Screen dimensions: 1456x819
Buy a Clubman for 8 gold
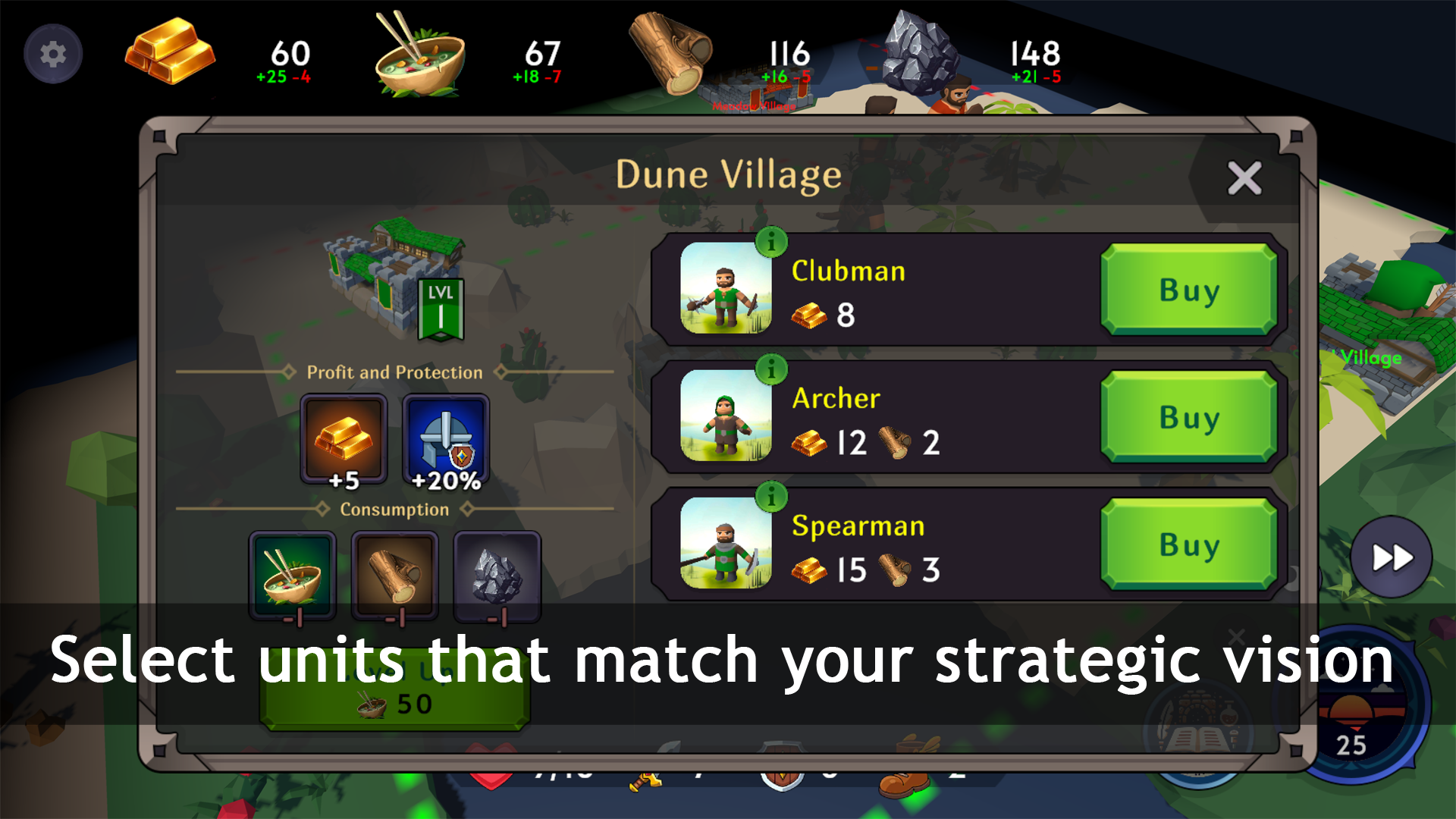tap(1189, 289)
